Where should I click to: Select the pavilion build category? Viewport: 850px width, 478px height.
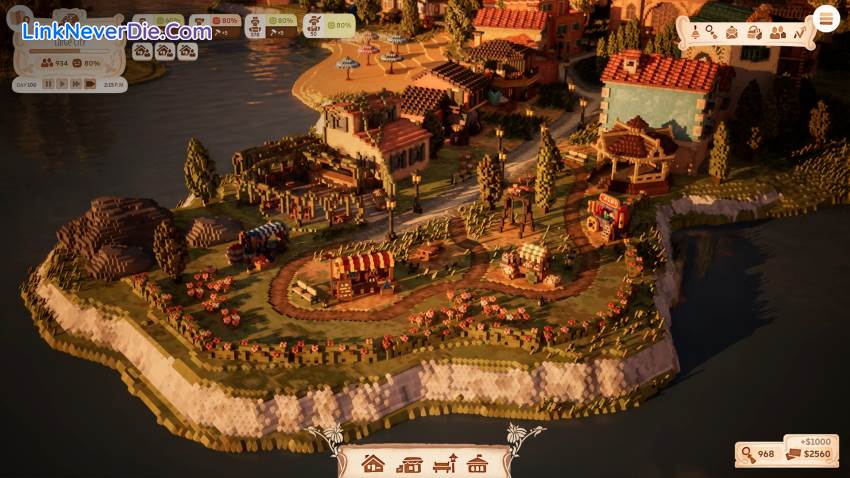478,464
